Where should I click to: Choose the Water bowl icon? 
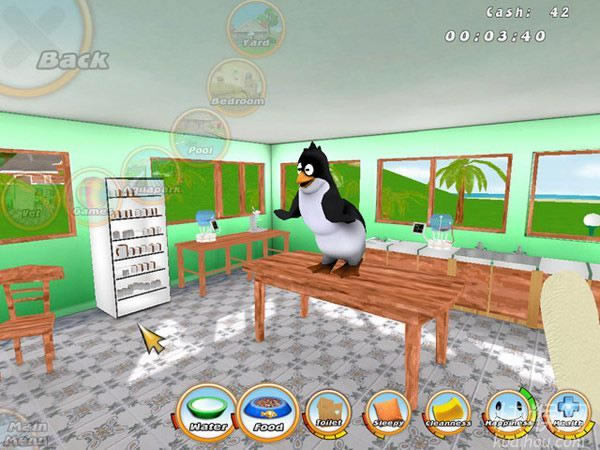click(x=207, y=412)
